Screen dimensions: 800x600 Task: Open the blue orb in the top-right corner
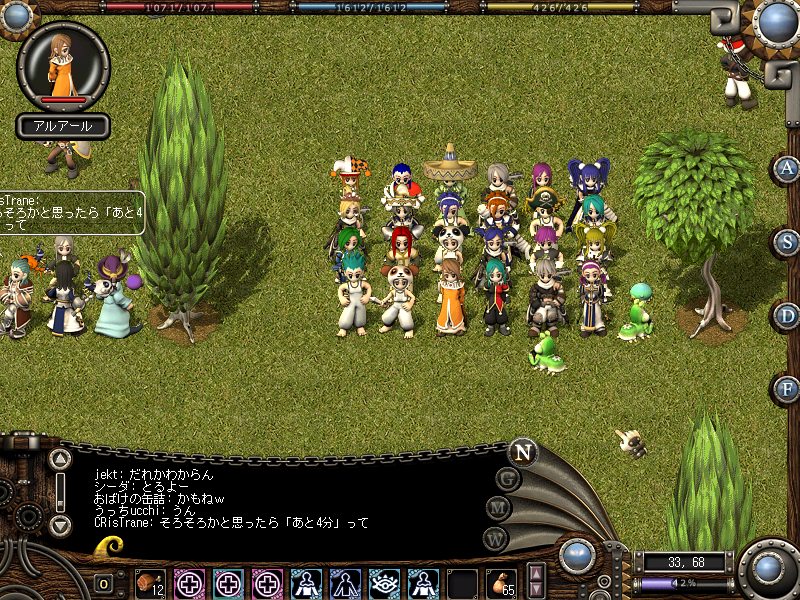(x=777, y=21)
